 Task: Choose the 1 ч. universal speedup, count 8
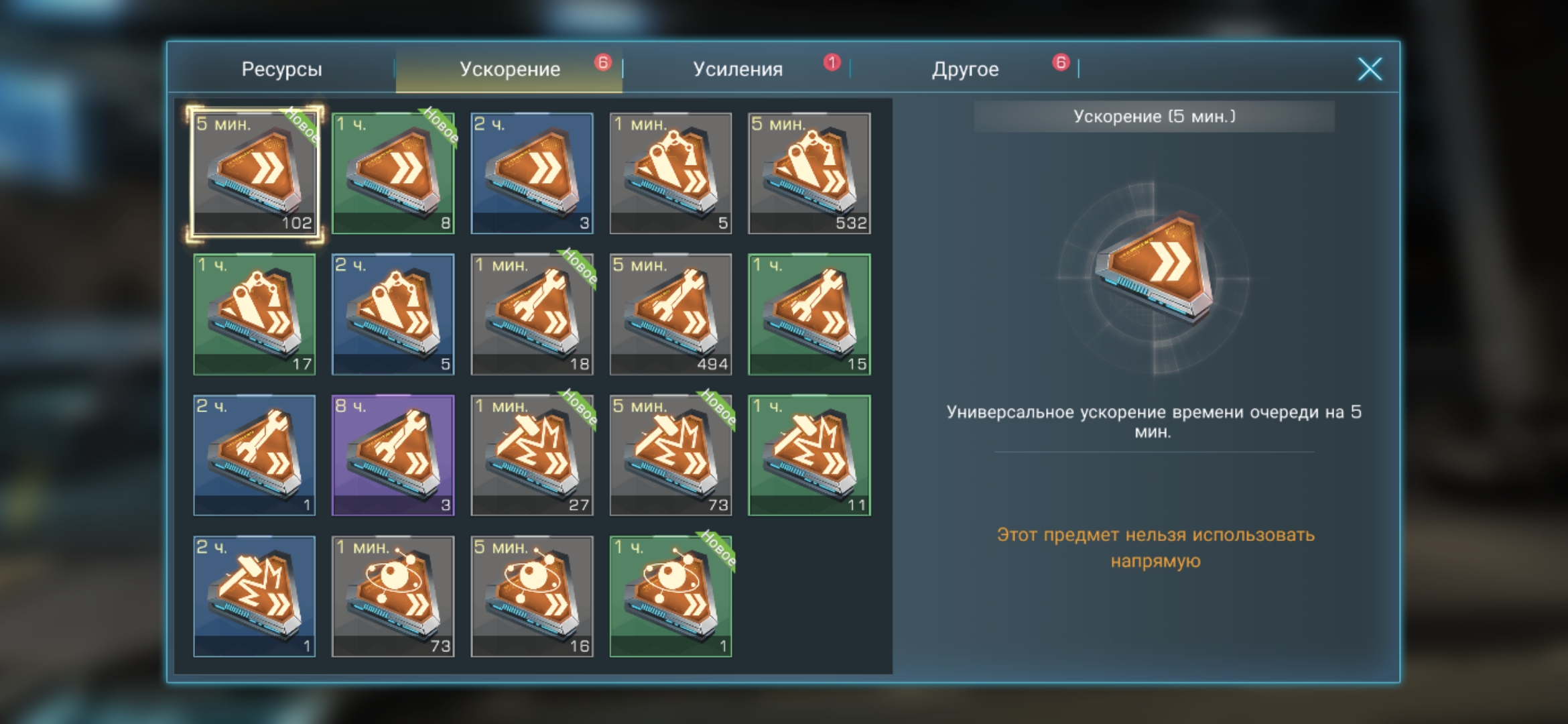pos(393,173)
